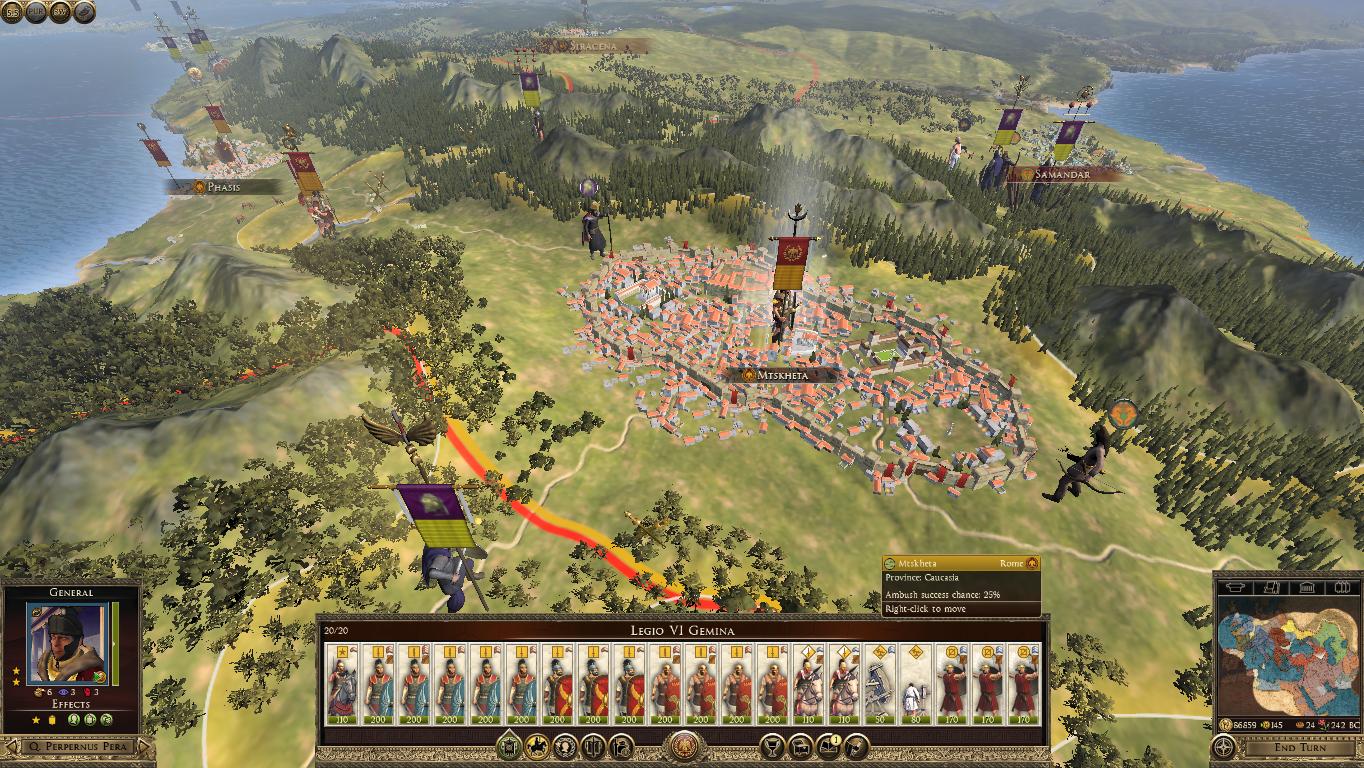
Task: Open the laurel head portrait icon
Action: pyautogui.click(x=564, y=746)
